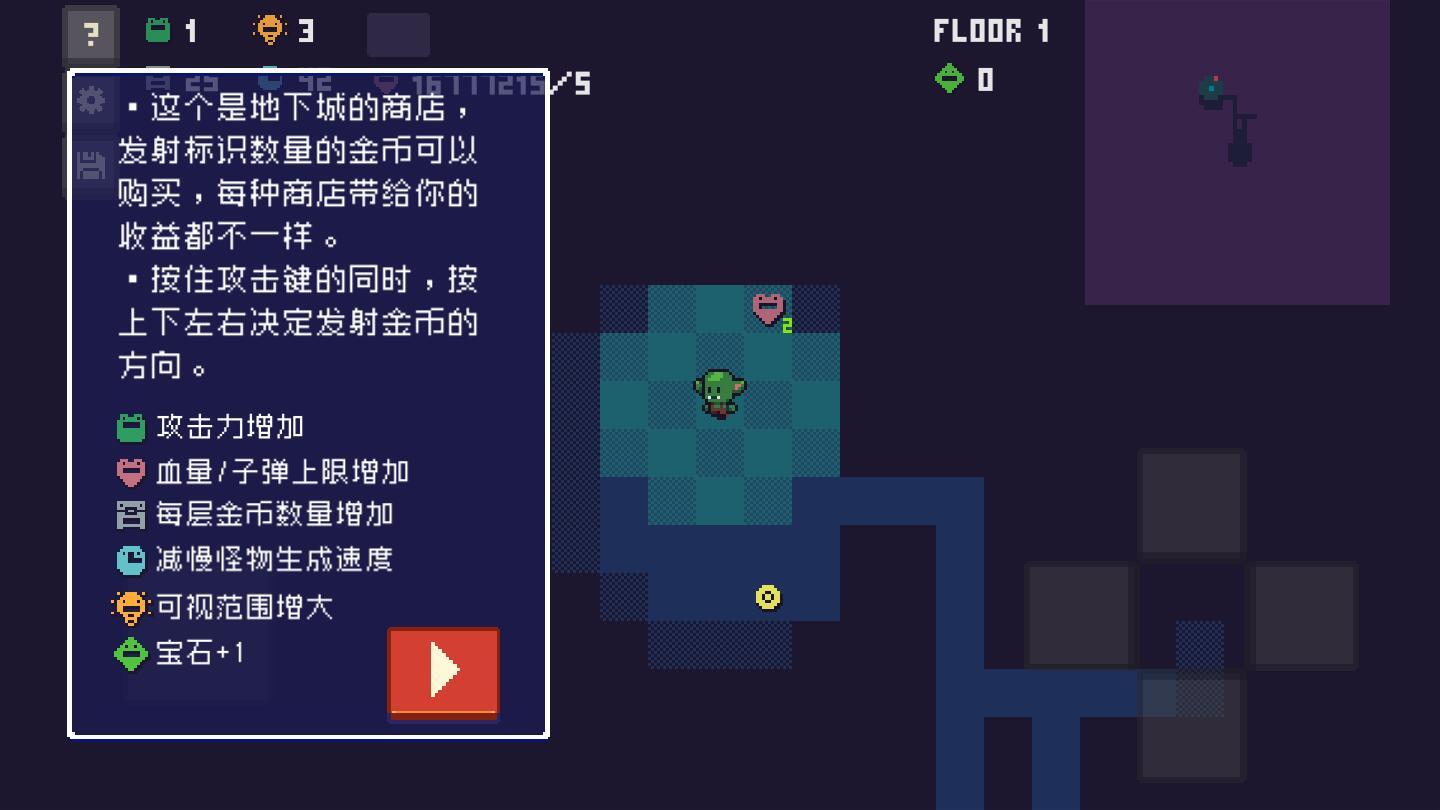The image size is (1440, 810).
Task: Click the pink heart 血量/子弹上限增加 icon
Action: 131,471
